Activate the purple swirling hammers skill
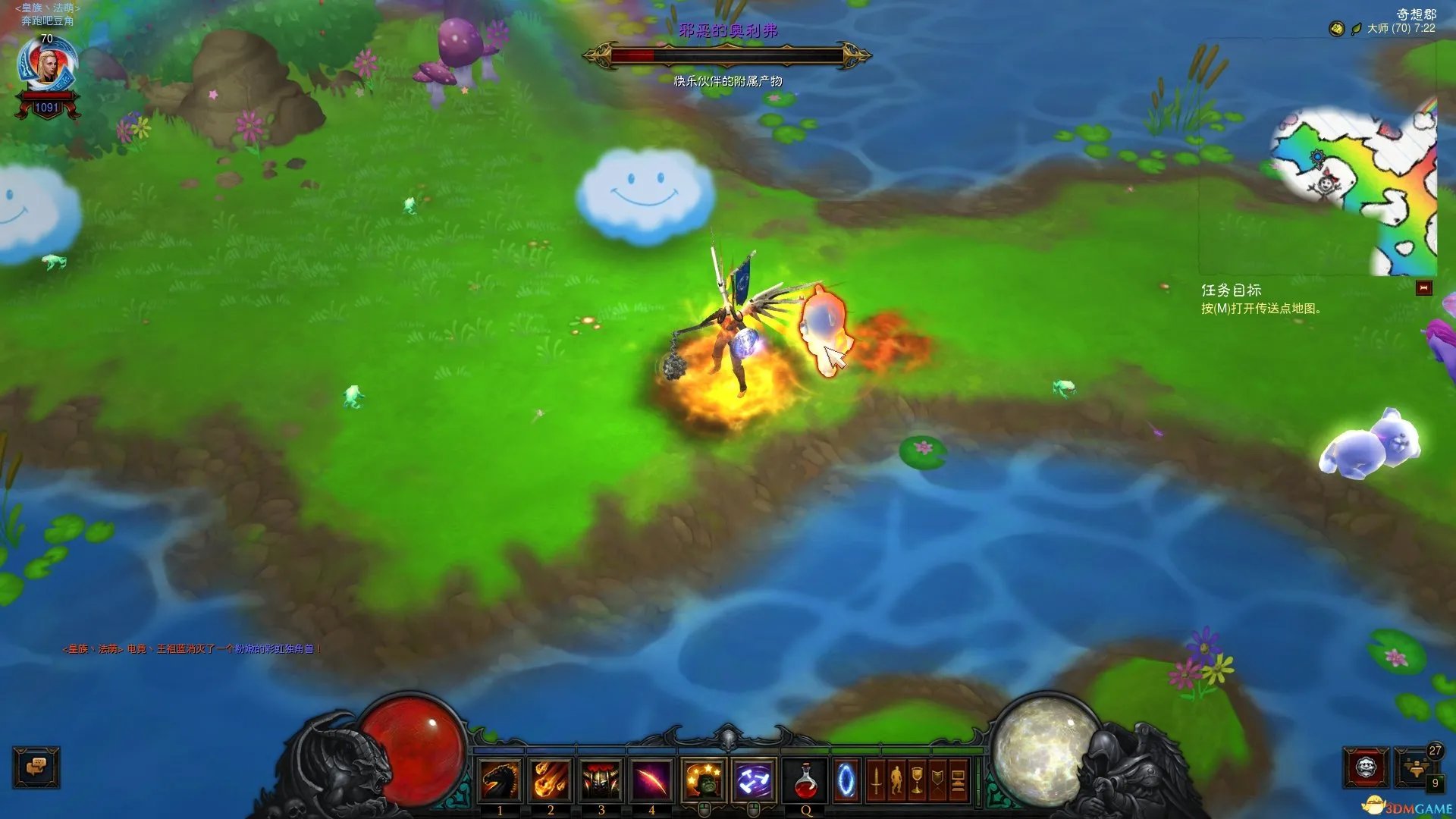Screen dimensions: 1456x819 point(755,780)
